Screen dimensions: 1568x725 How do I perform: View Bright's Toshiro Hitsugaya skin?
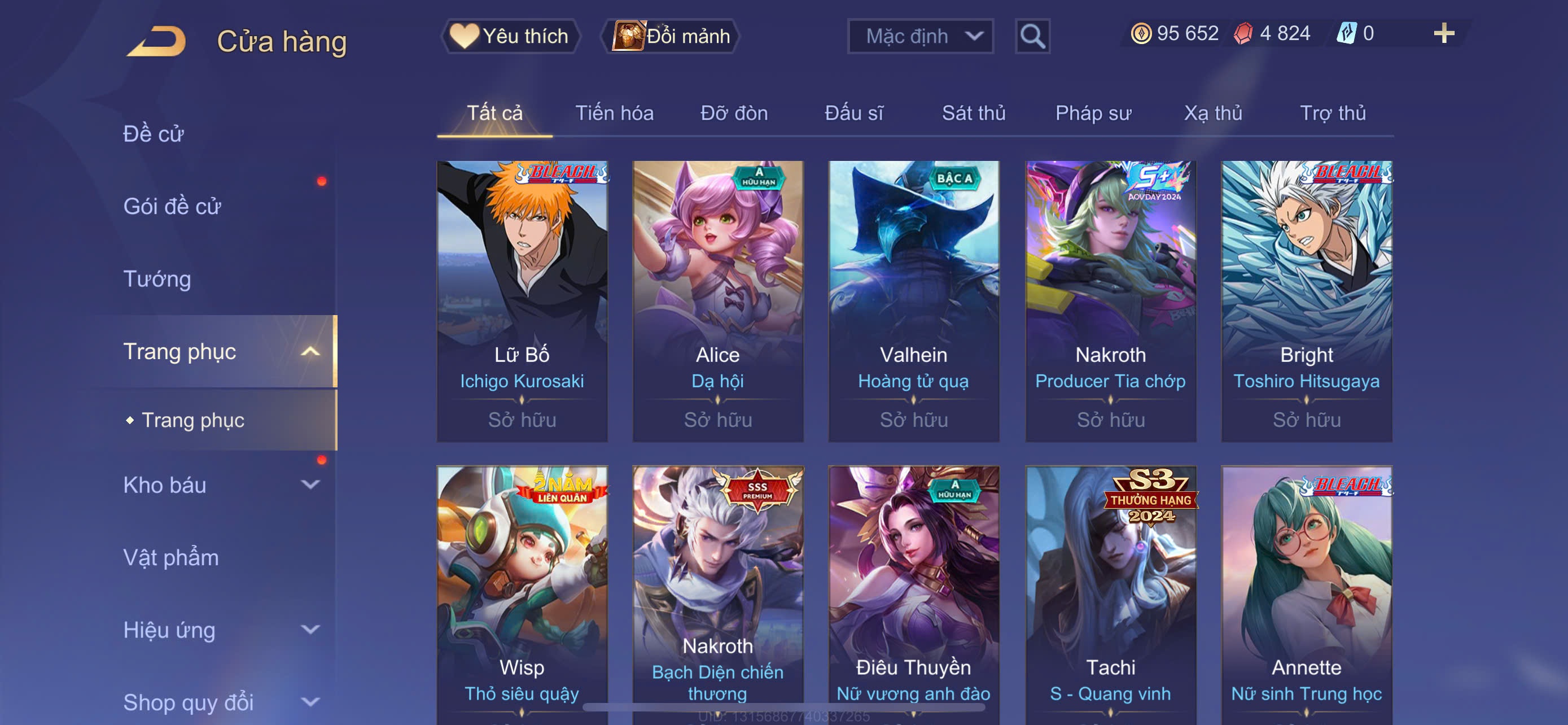[1306, 301]
